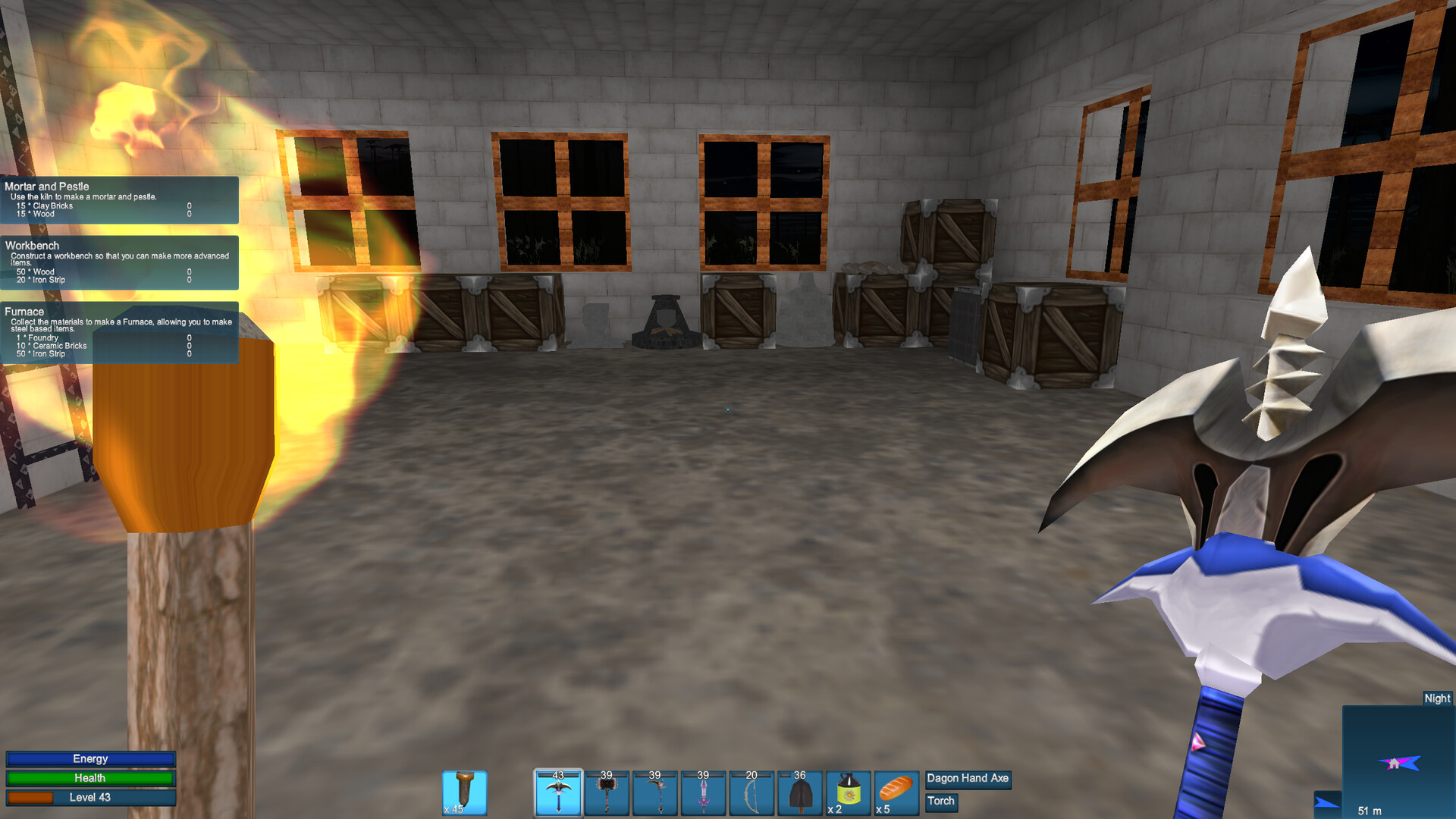Select the pink sword in the hotbar
The image size is (1456, 819).
tap(703, 791)
